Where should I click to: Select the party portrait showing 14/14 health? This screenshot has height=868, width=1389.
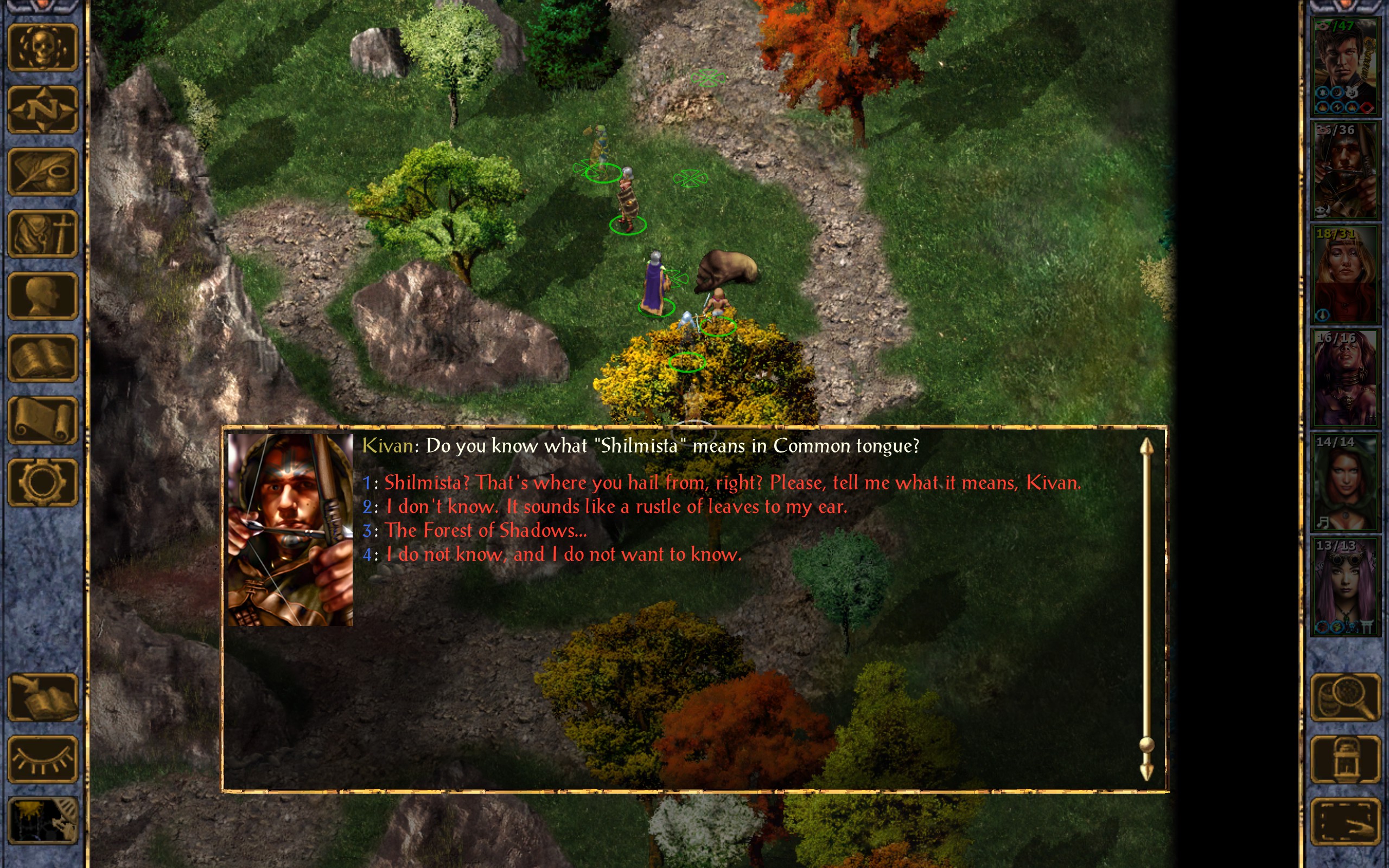click(1345, 482)
